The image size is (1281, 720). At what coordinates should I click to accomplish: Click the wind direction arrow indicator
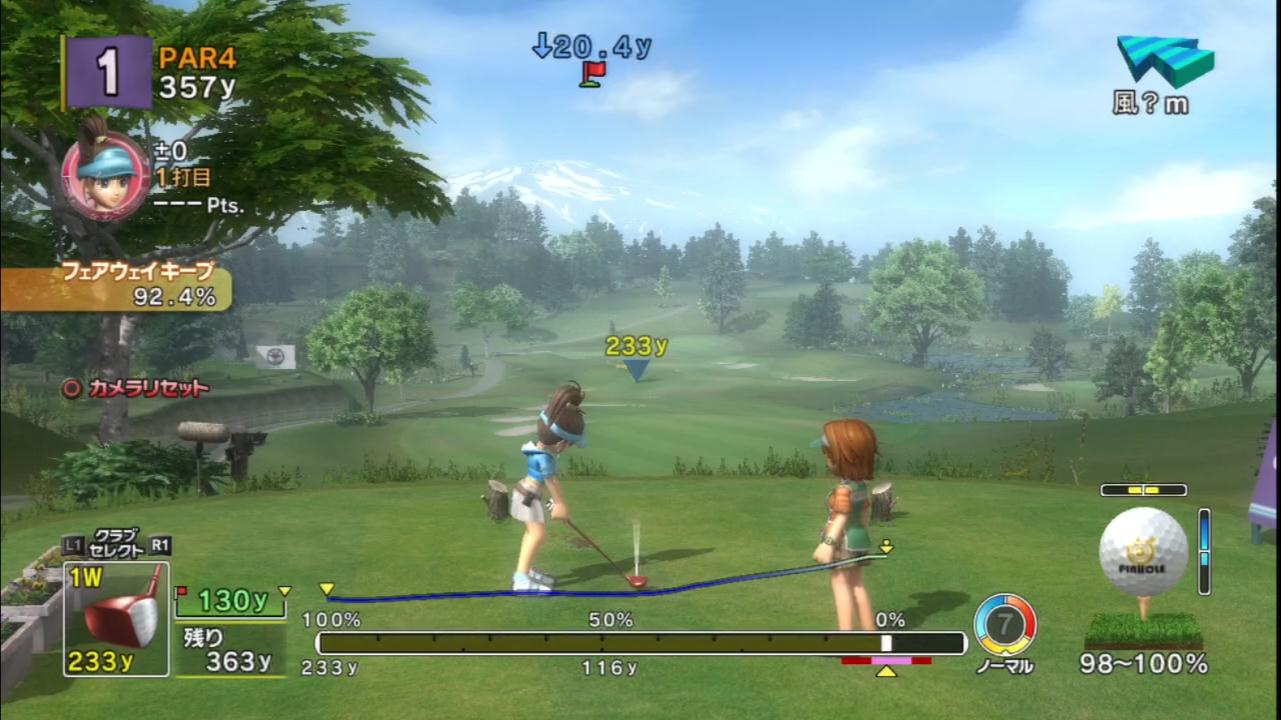[x=1165, y=61]
